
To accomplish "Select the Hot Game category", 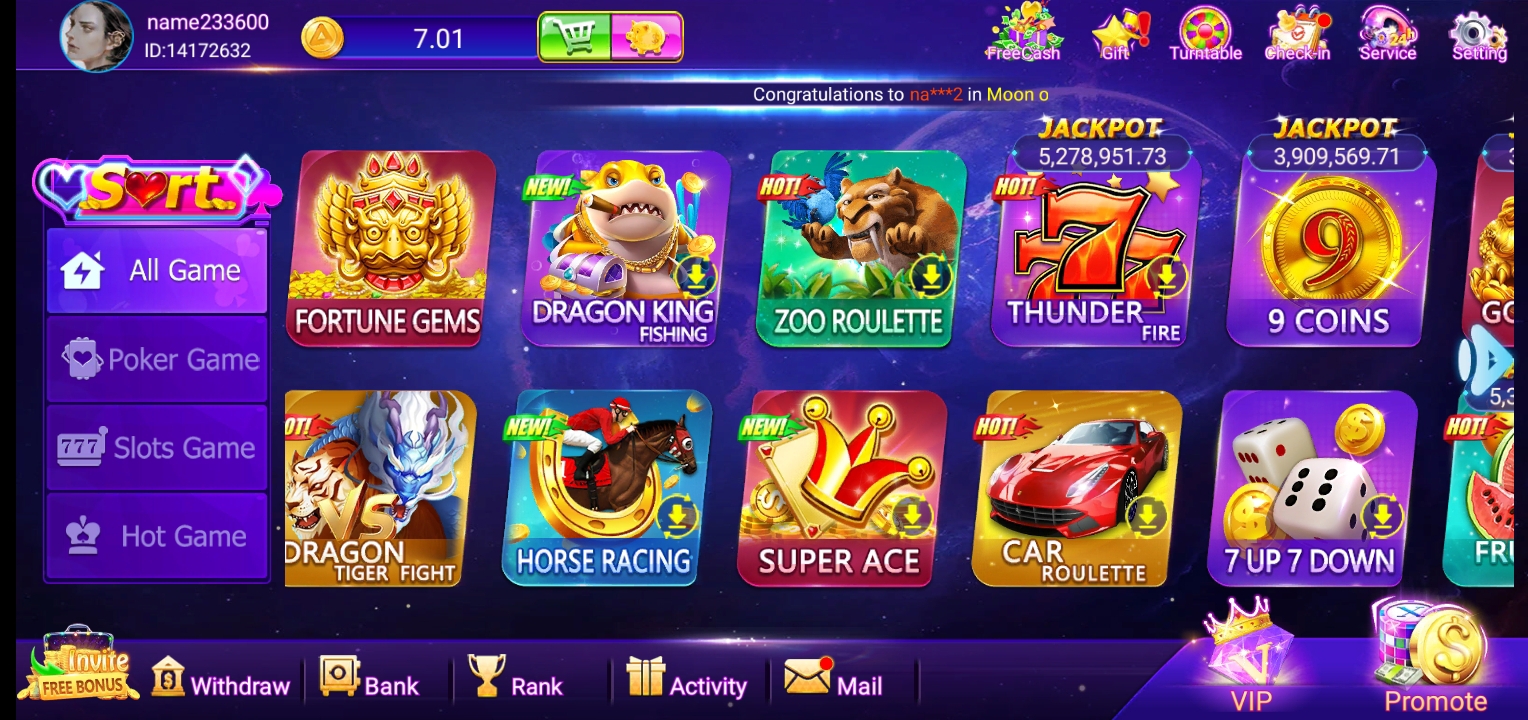I will tap(157, 536).
